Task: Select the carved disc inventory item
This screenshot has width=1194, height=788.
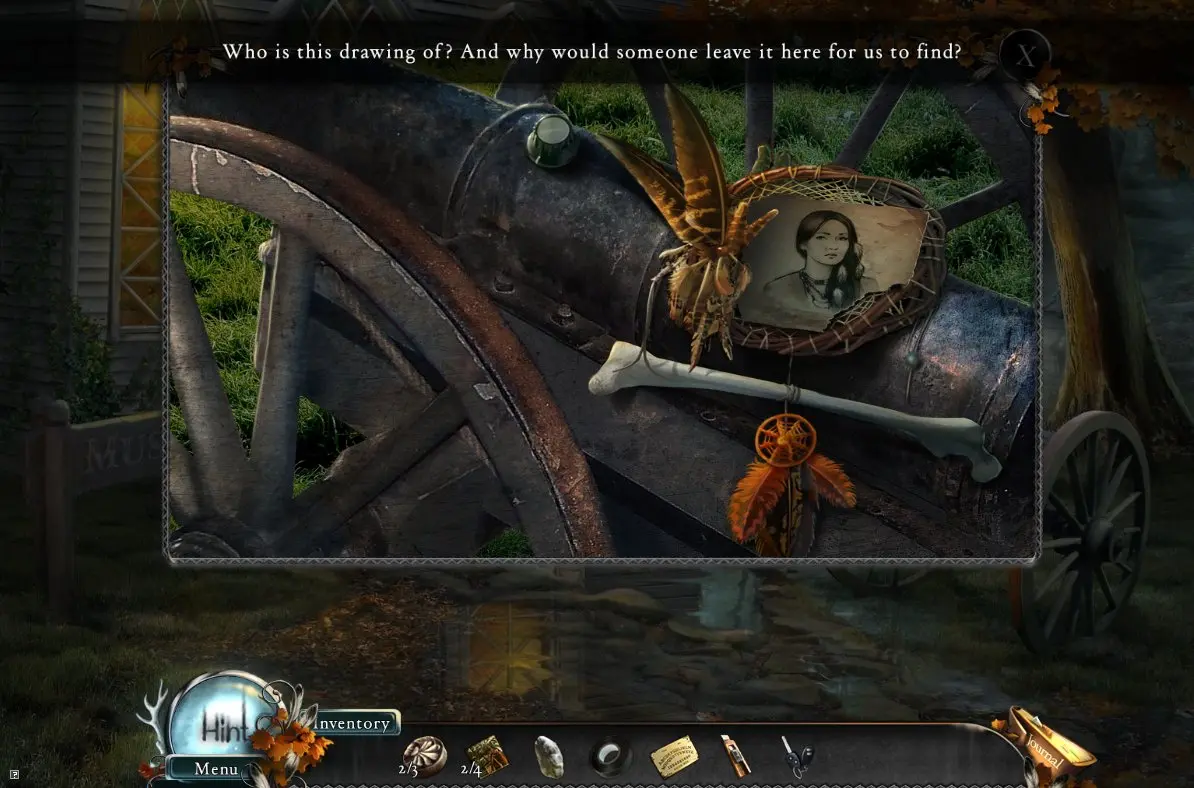Action: [424, 756]
